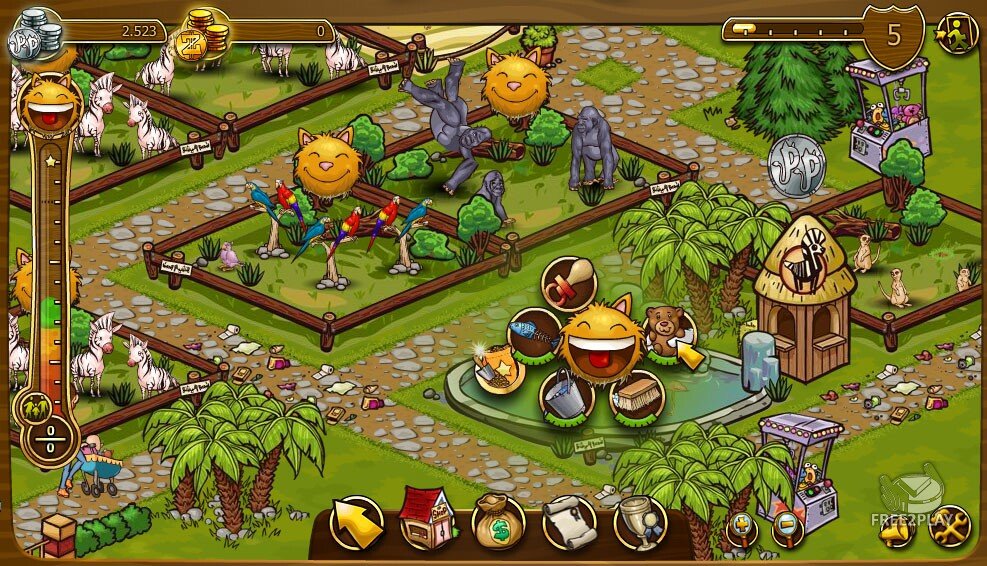
Task: Open settings via wrench and screwdriver icon
Action: coord(949,526)
